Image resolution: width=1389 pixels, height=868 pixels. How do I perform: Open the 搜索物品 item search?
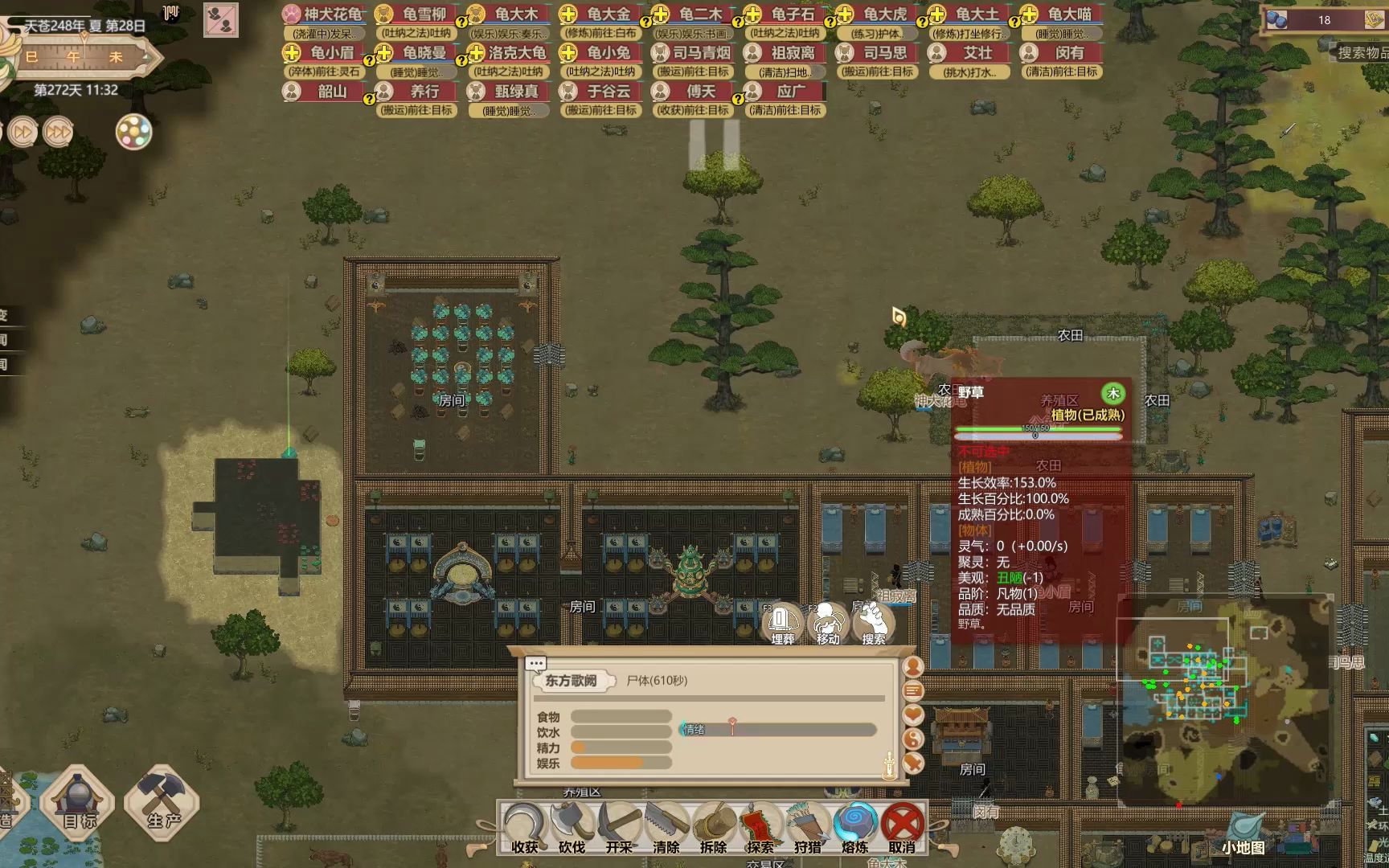coord(1362,53)
